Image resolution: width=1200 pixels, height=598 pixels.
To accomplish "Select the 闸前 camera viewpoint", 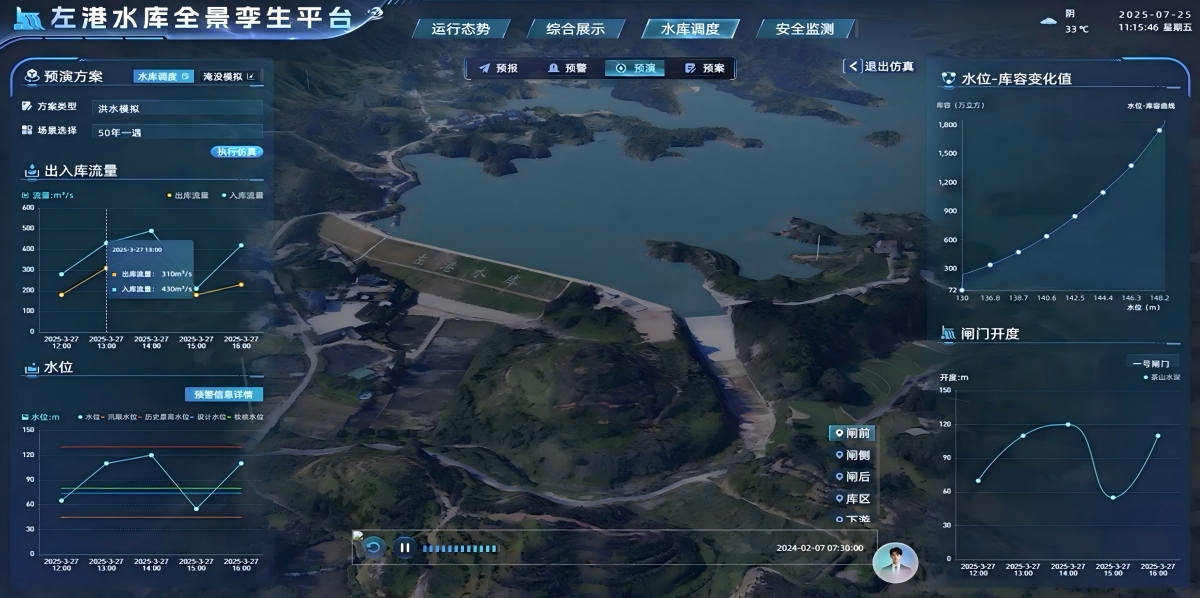I will [x=852, y=434].
